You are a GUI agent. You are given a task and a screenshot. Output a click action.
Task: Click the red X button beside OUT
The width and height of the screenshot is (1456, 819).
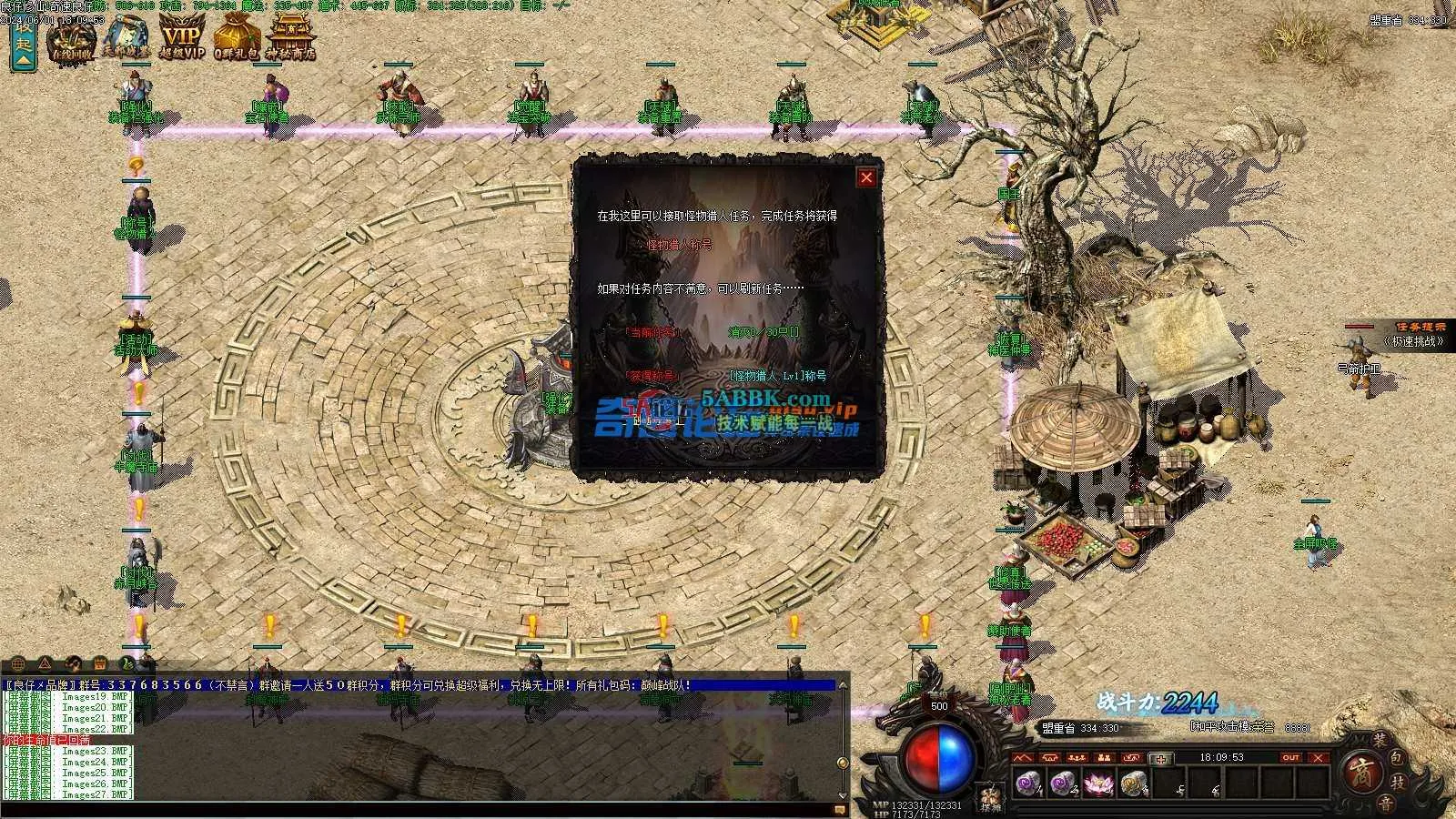pyautogui.click(x=1319, y=757)
